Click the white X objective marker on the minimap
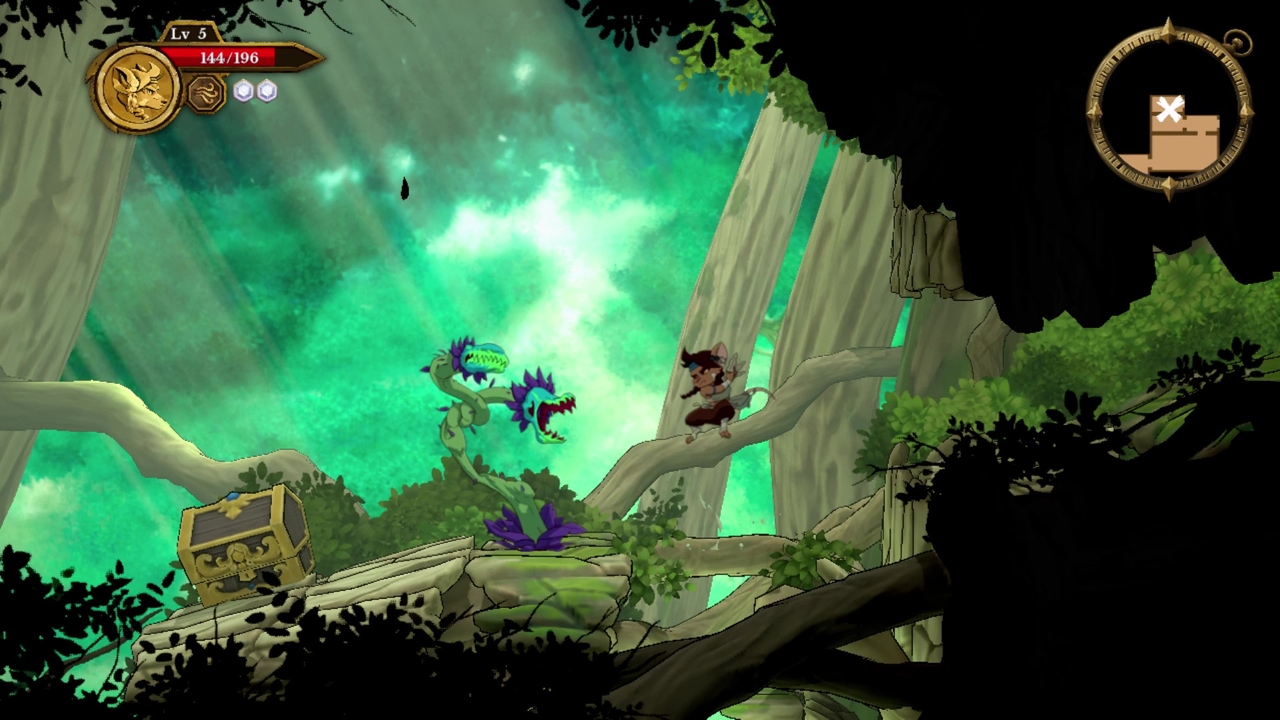 (1170, 110)
